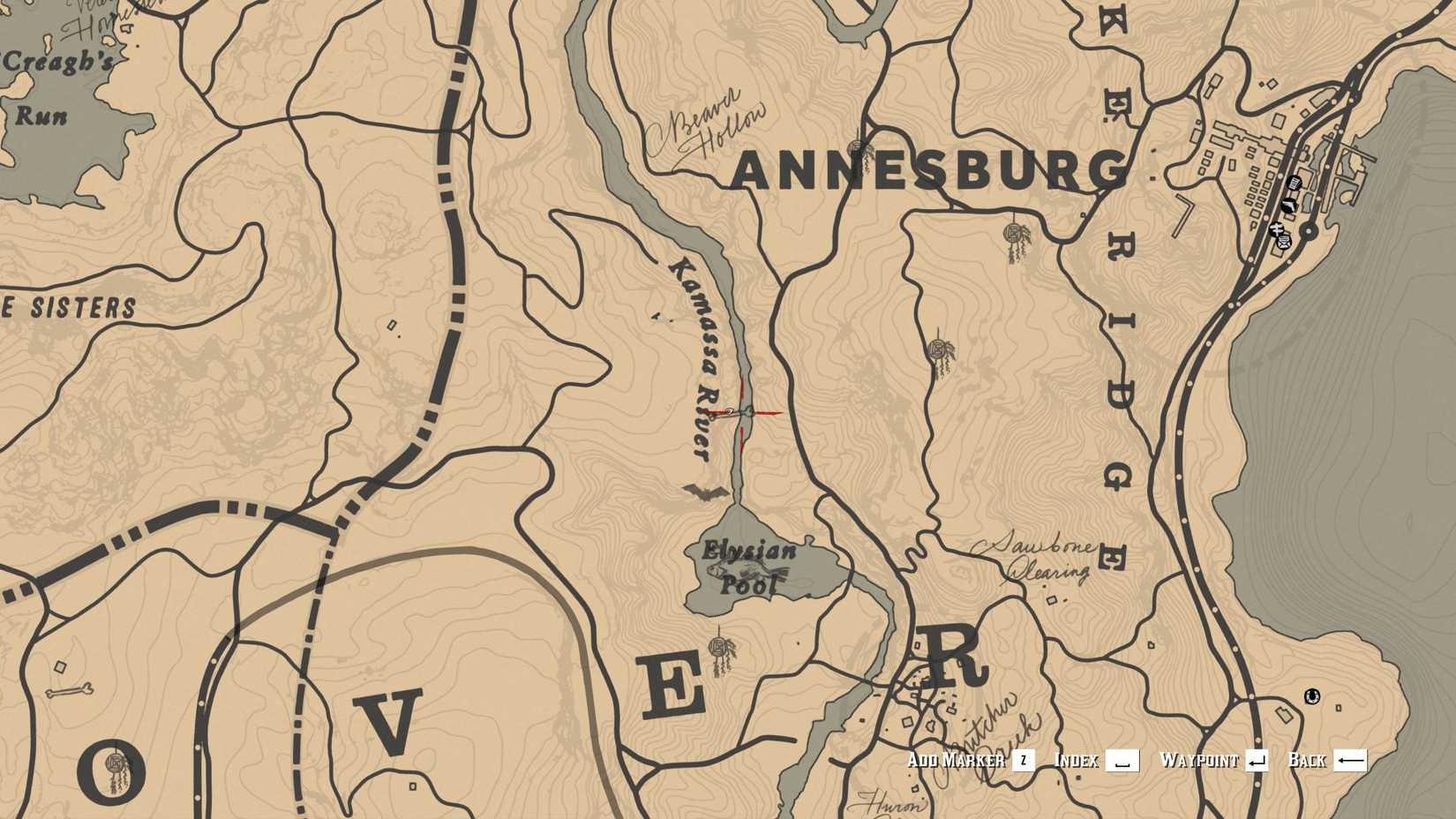Open the gunsmith shop icon in Annesburg
This screenshot has height=819, width=1456.
[x=1289, y=205]
